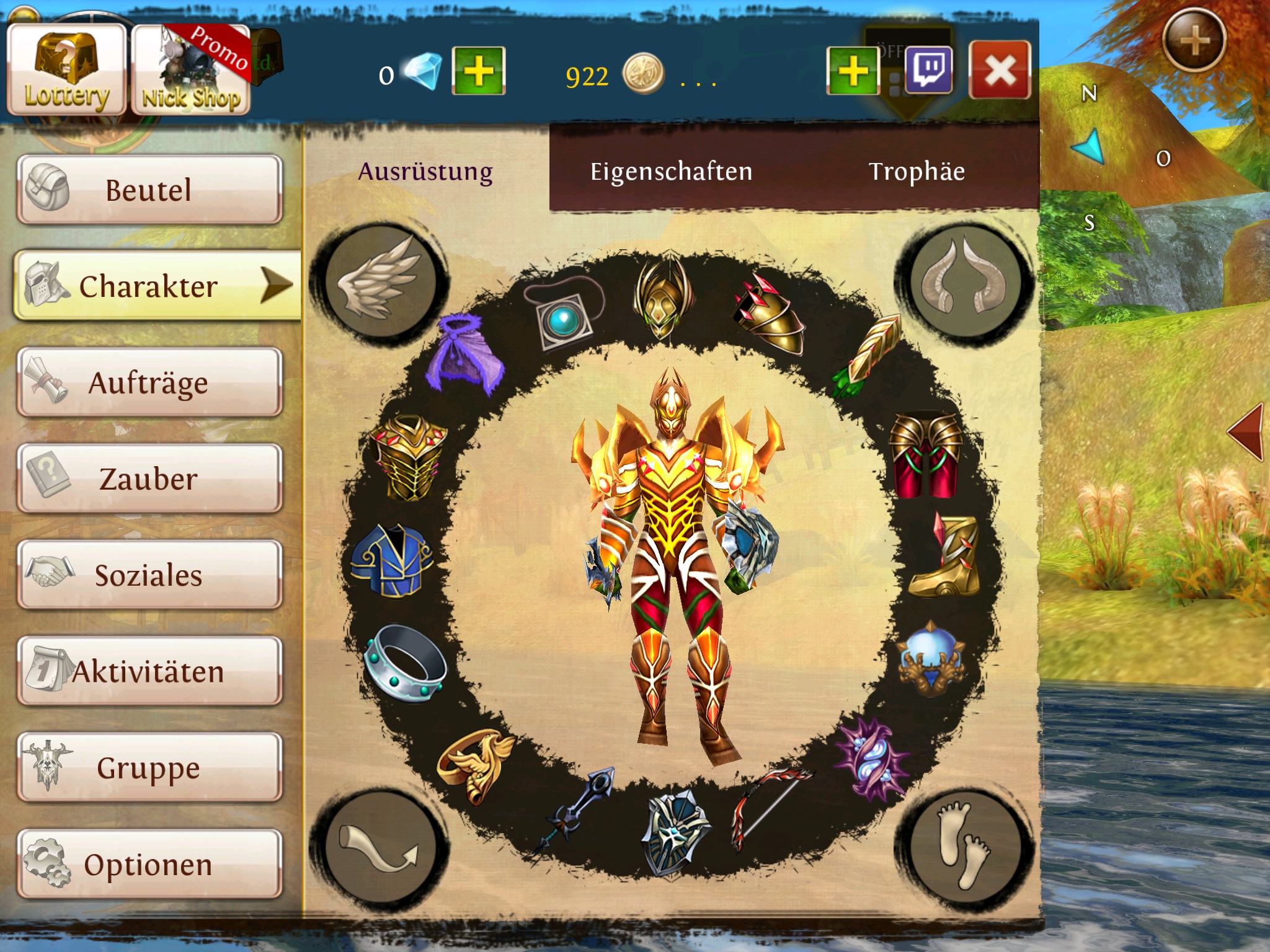This screenshot has height=952, width=1270.
Task: Choose the purple cloak slot
Action: click(x=464, y=355)
